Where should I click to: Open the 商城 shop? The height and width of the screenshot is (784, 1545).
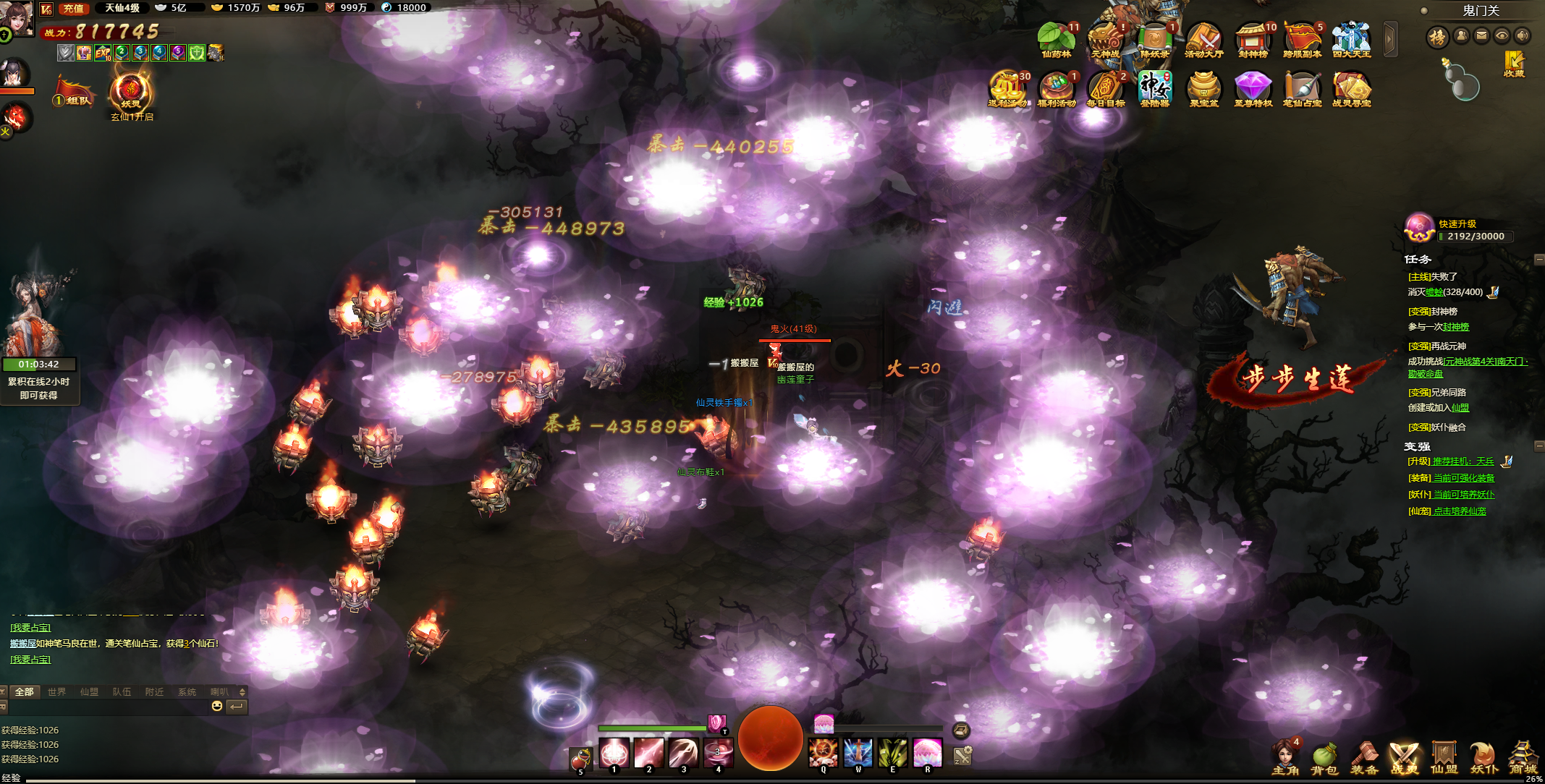pyautogui.click(x=1522, y=758)
